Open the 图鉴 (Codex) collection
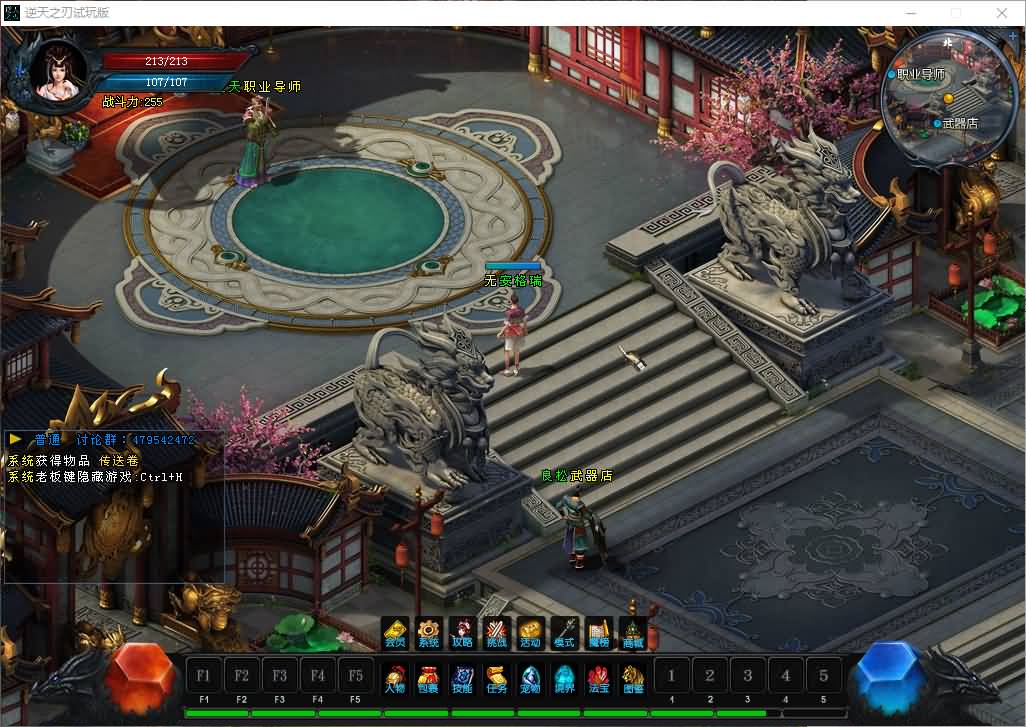Screen dimensions: 1026x727 click(632, 679)
